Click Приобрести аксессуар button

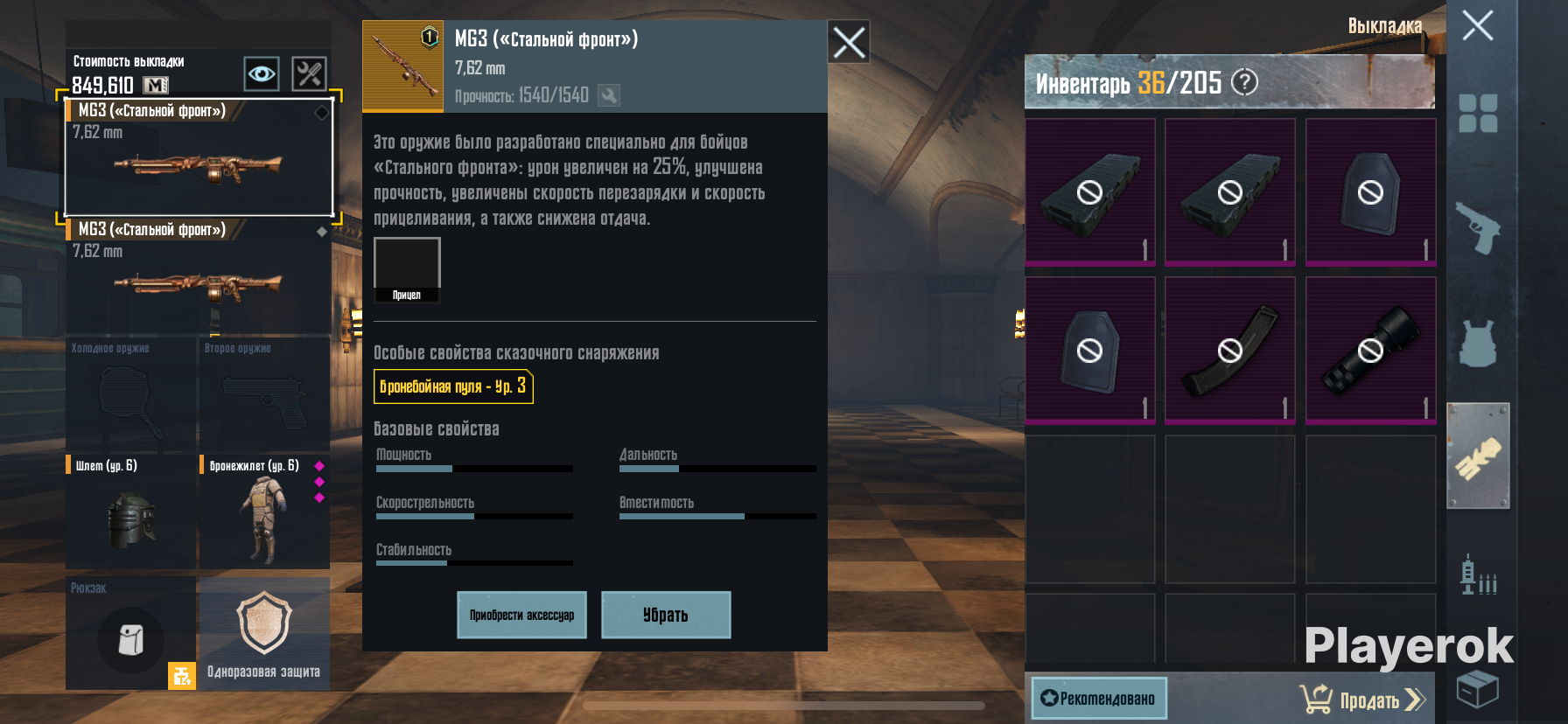click(521, 615)
